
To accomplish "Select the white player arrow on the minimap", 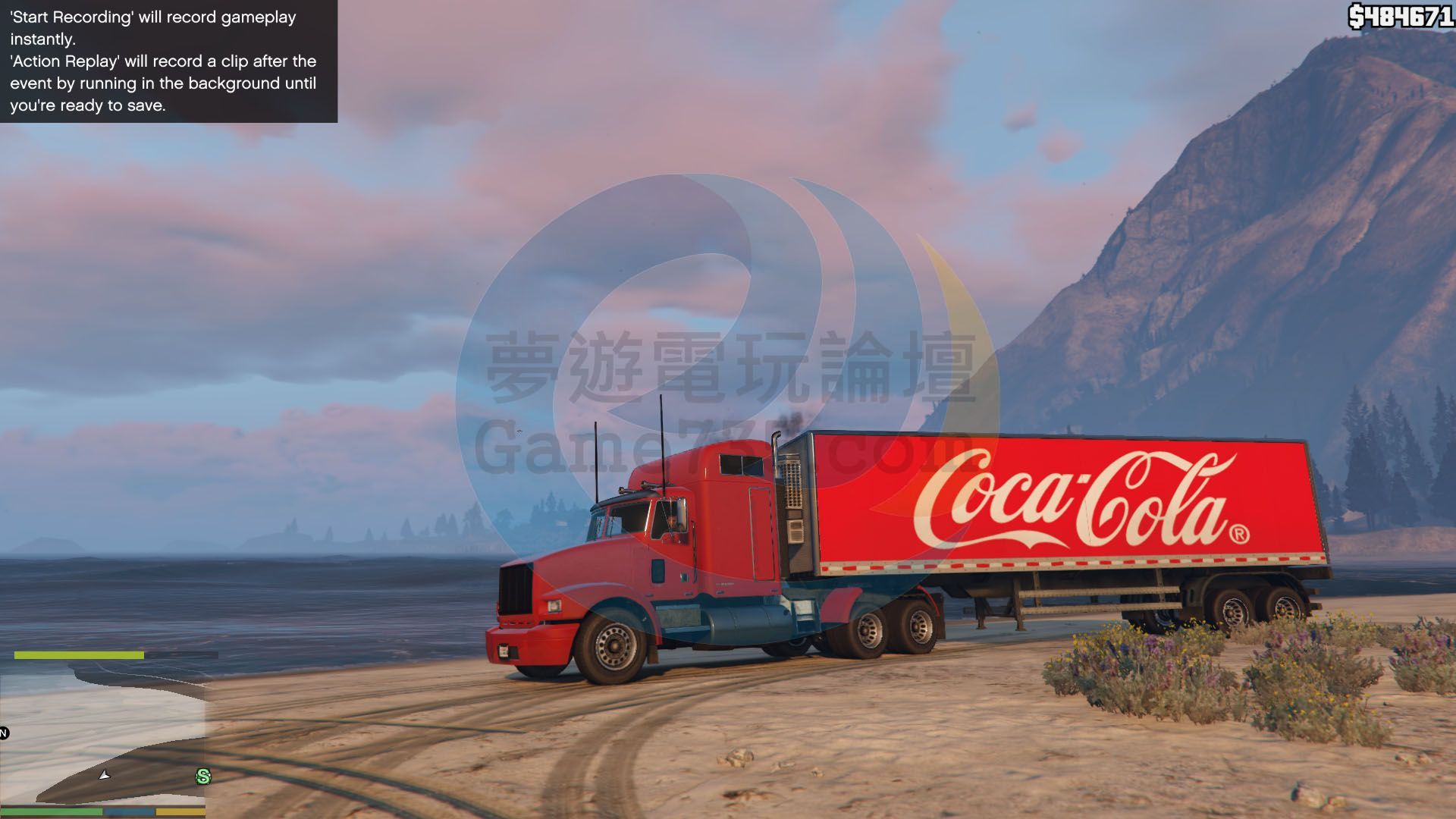I will pos(105,774).
